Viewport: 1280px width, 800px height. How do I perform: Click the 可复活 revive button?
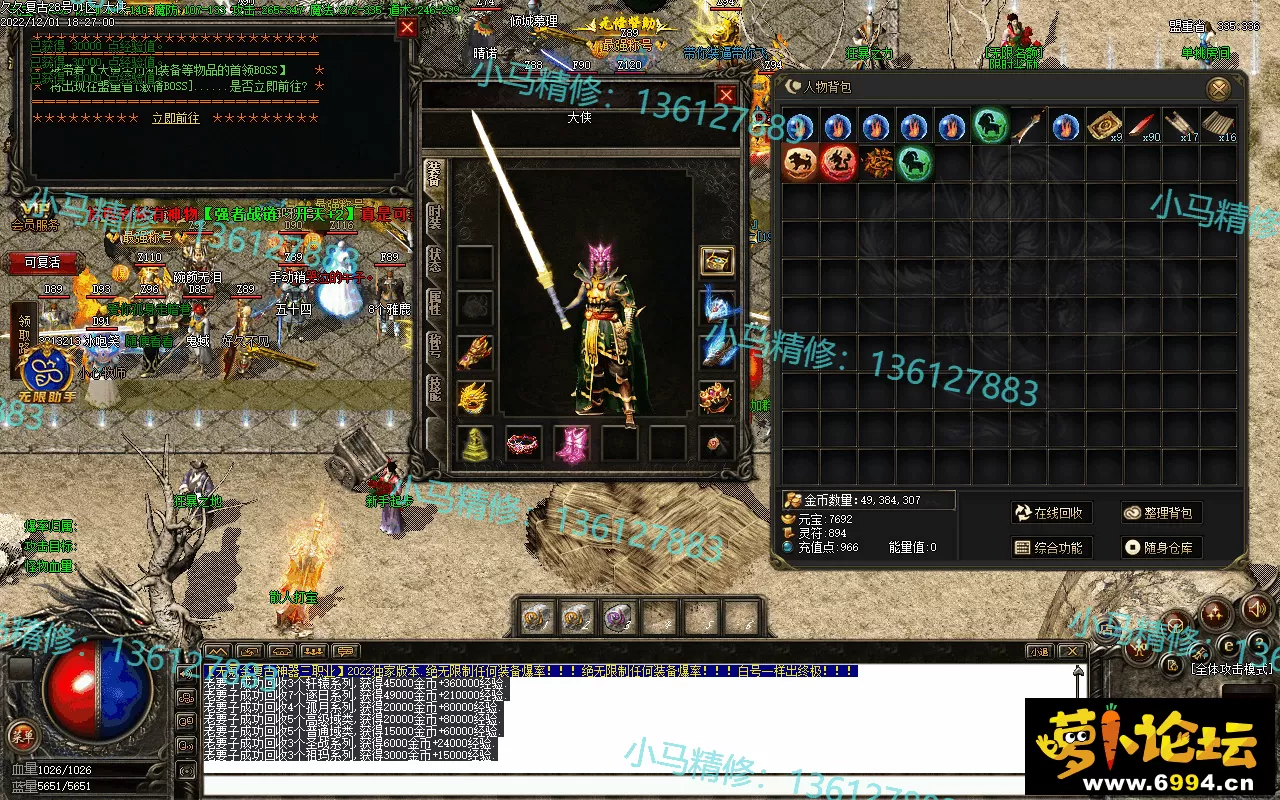pyautogui.click(x=42, y=262)
